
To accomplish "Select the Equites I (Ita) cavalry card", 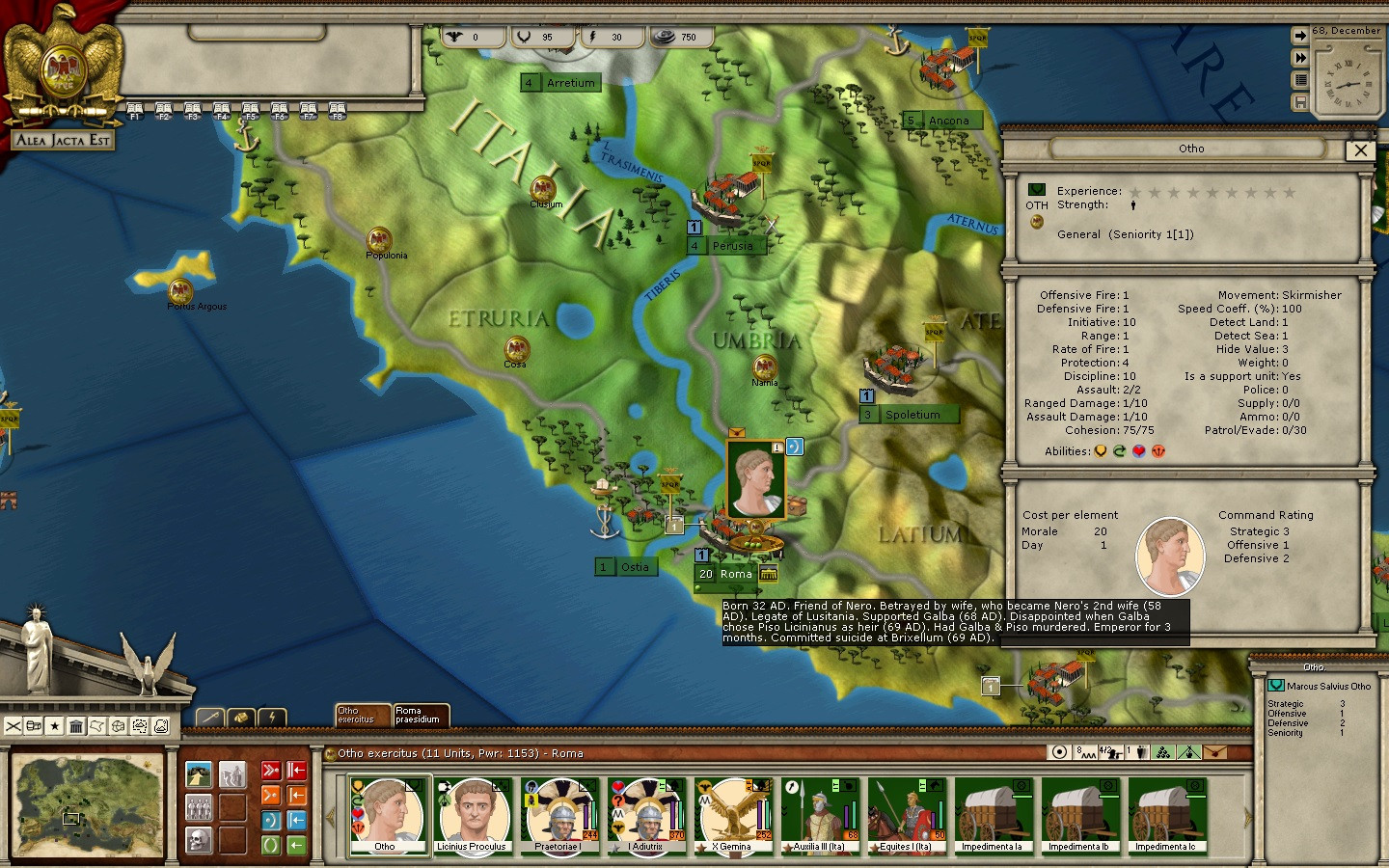I will pos(907,816).
